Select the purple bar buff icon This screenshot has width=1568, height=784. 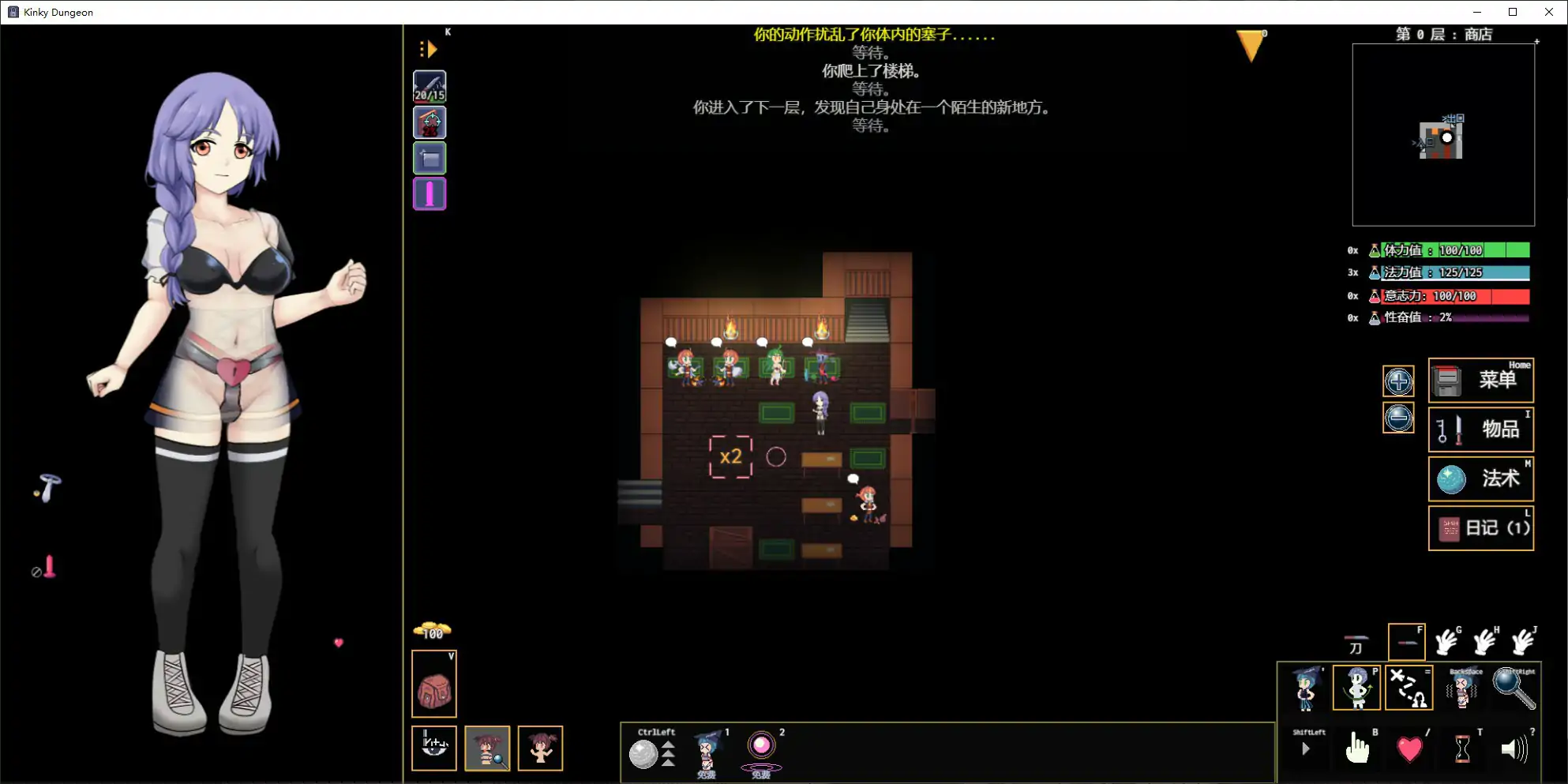[x=430, y=193]
